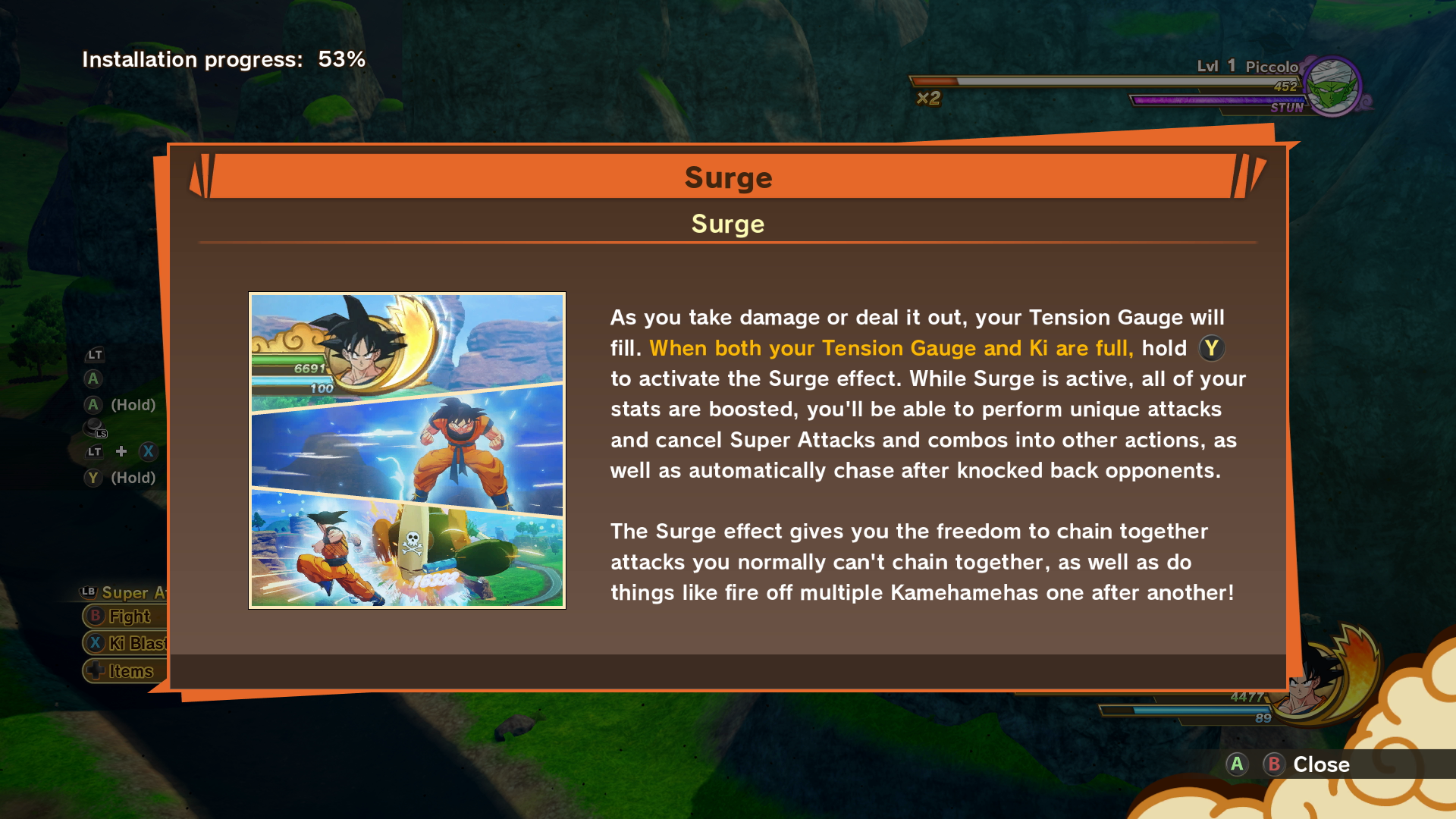Click the LT + X combo prompt

120,451
